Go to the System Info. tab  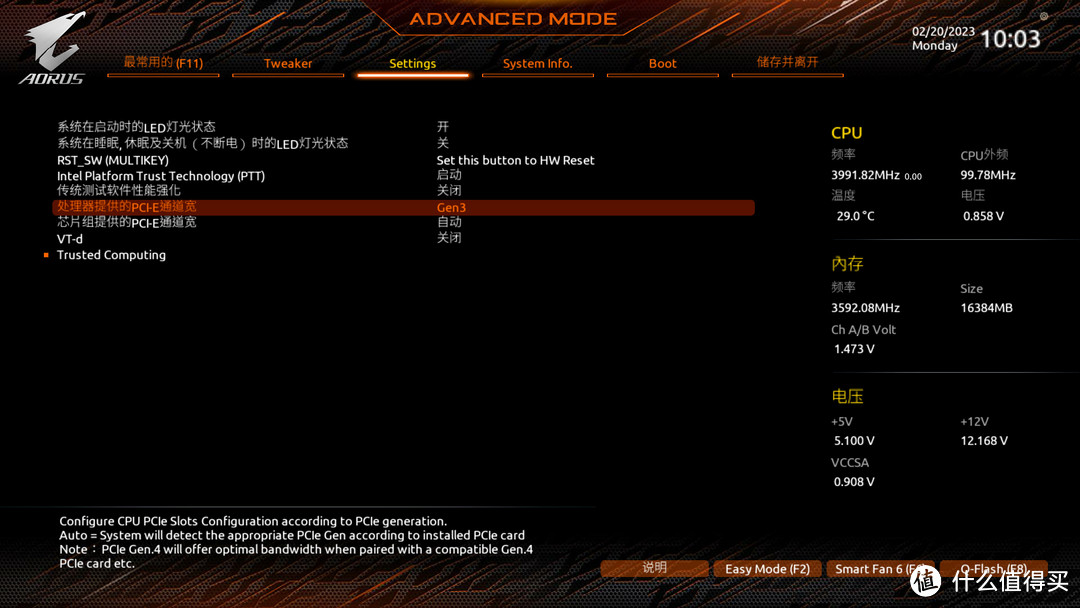[x=537, y=64]
